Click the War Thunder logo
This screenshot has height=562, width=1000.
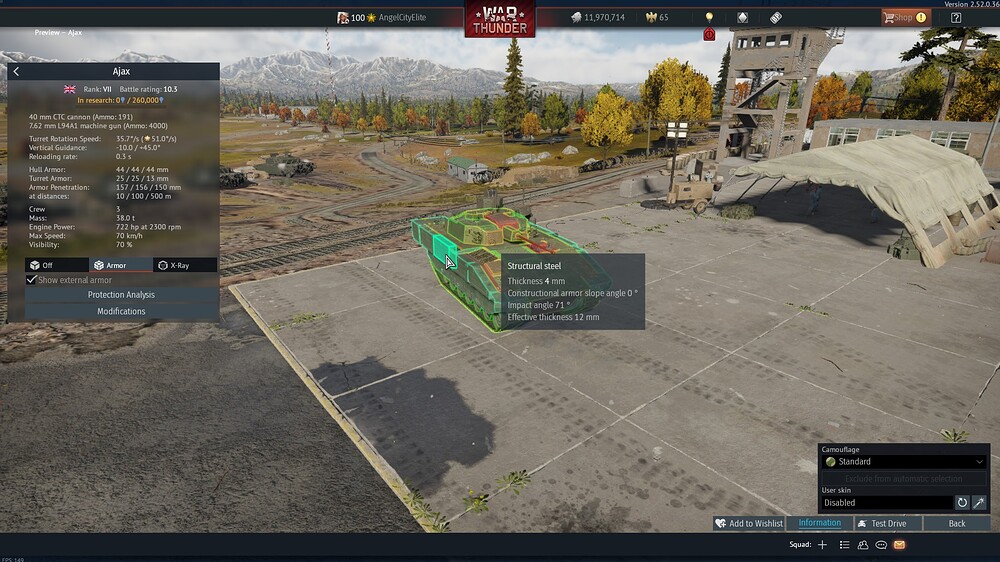500,19
